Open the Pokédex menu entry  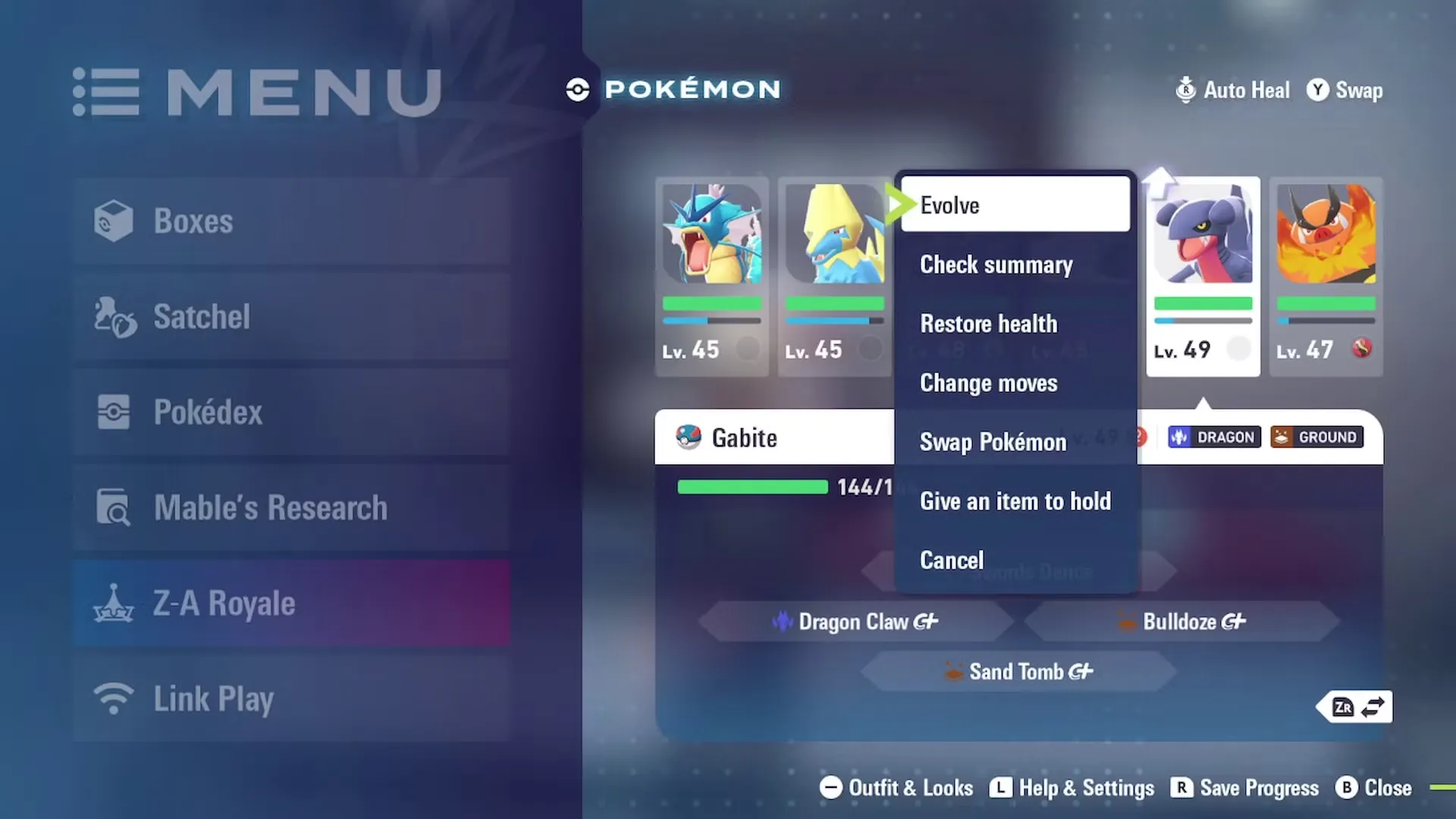point(292,413)
